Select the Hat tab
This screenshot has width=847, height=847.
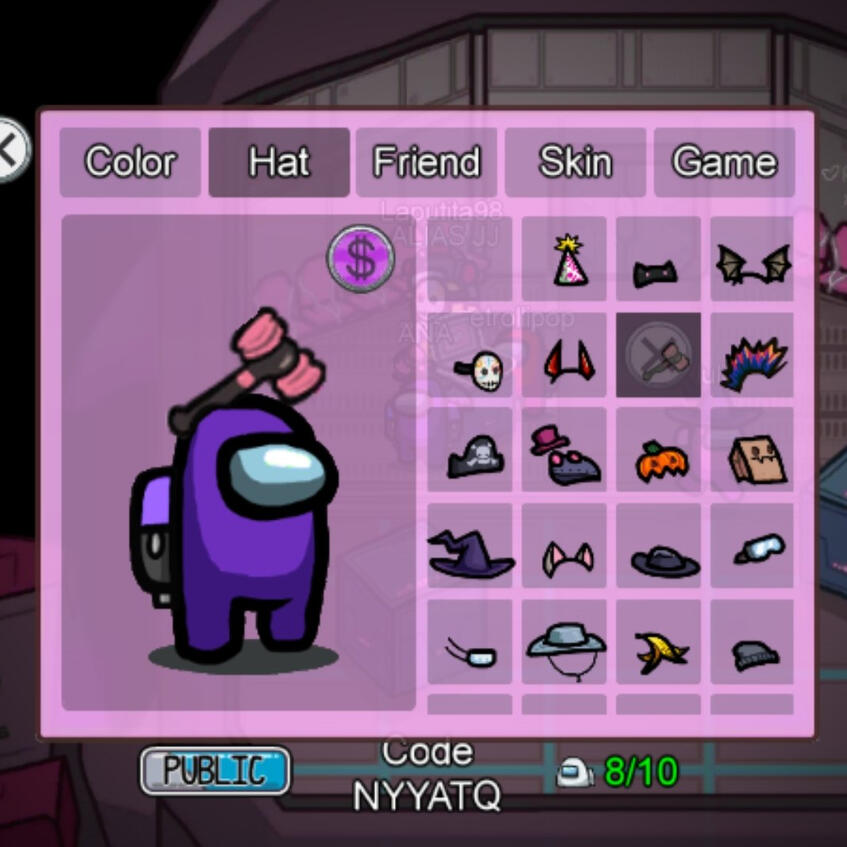tap(279, 162)
